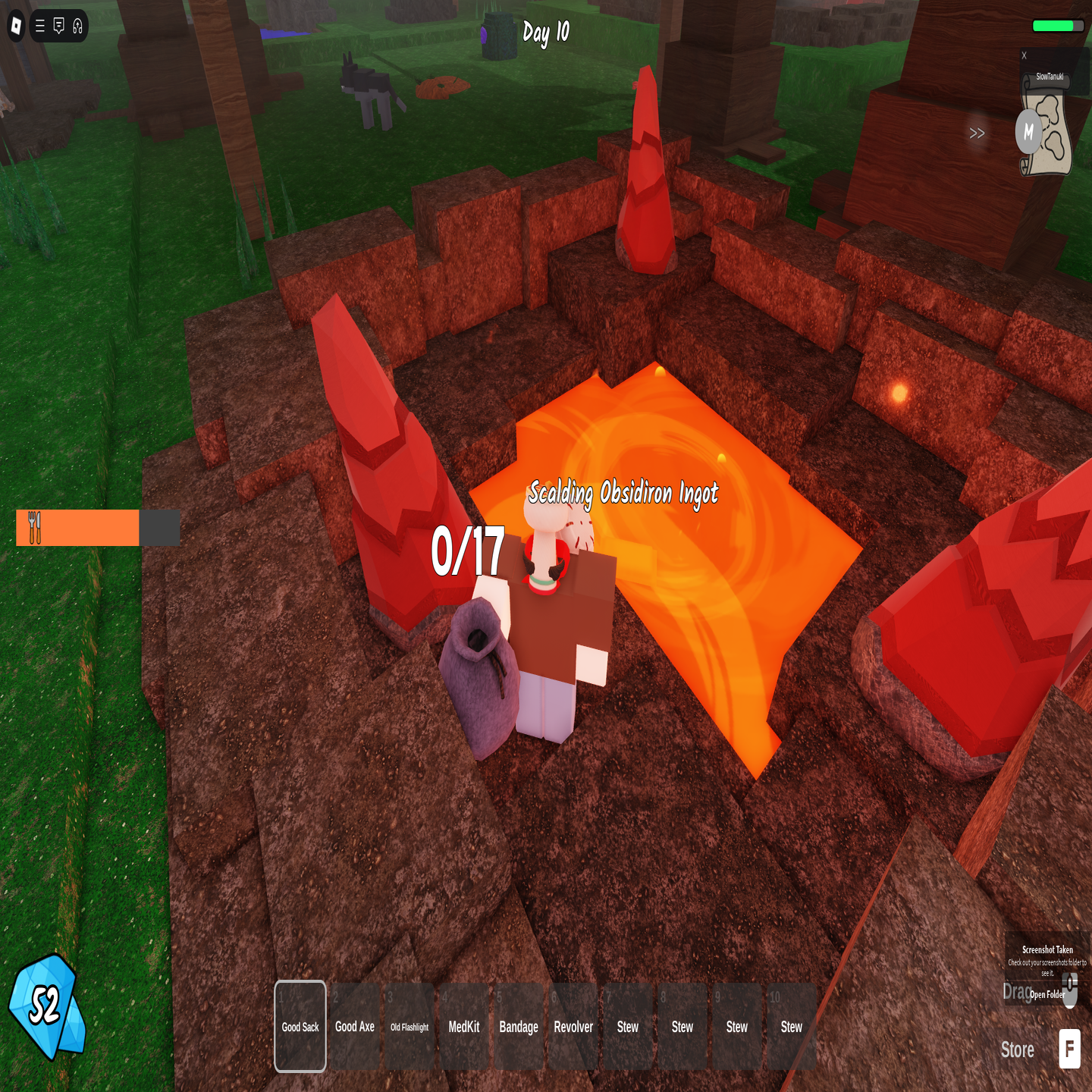Equip the Revolver
The width and height of the screenshot is (1092, 1092).
(573, 1026)
